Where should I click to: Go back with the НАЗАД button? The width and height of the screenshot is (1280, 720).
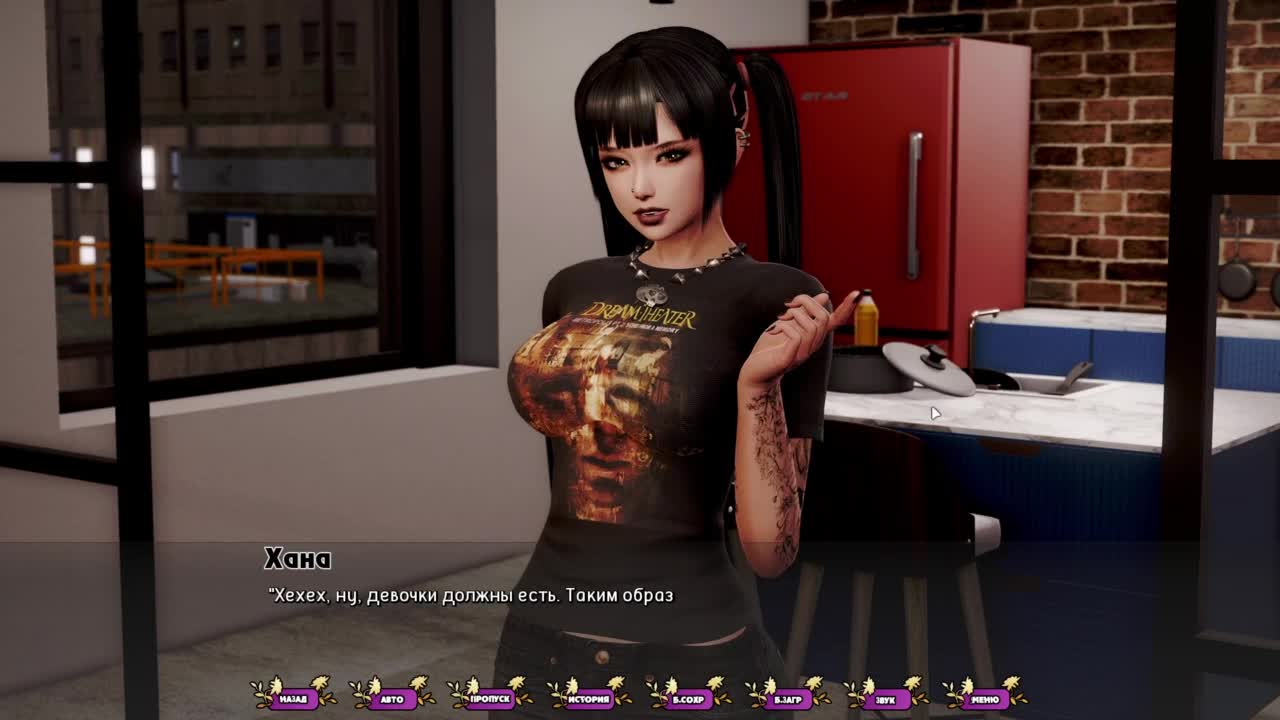coord(293,698)
